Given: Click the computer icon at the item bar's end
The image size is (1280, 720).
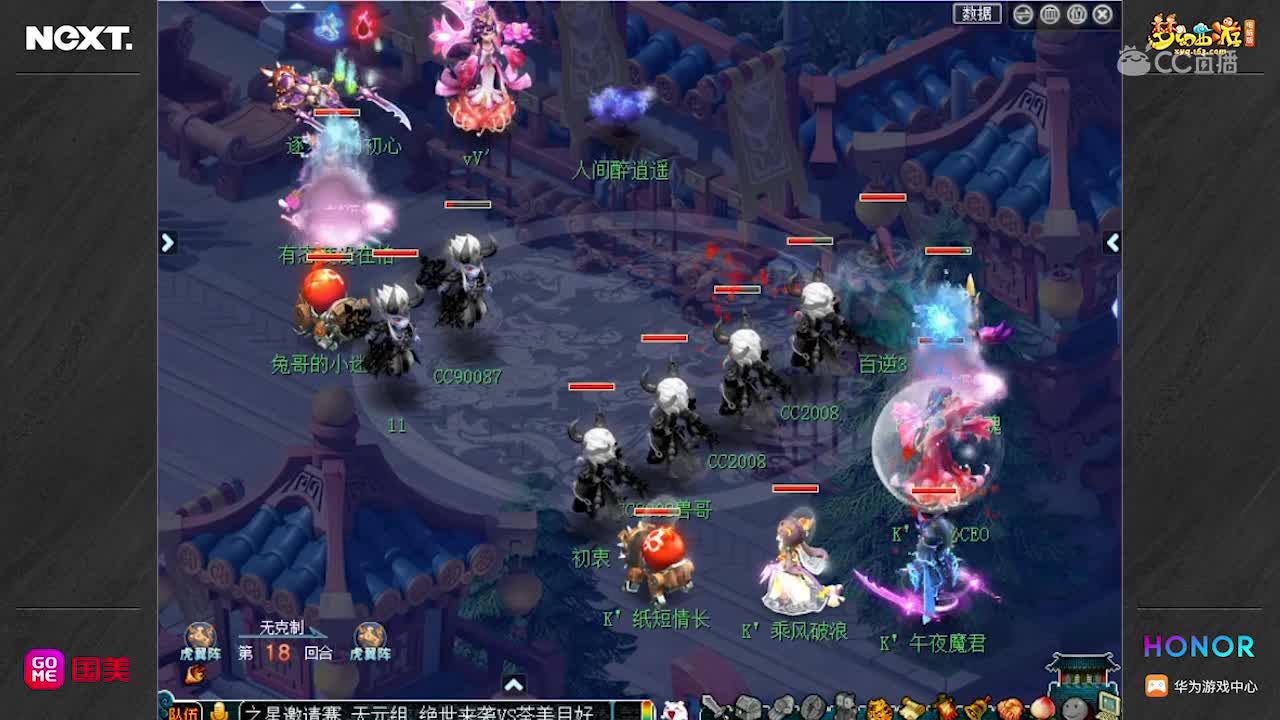Looking at the screenshot, I should click(1107, 707).
